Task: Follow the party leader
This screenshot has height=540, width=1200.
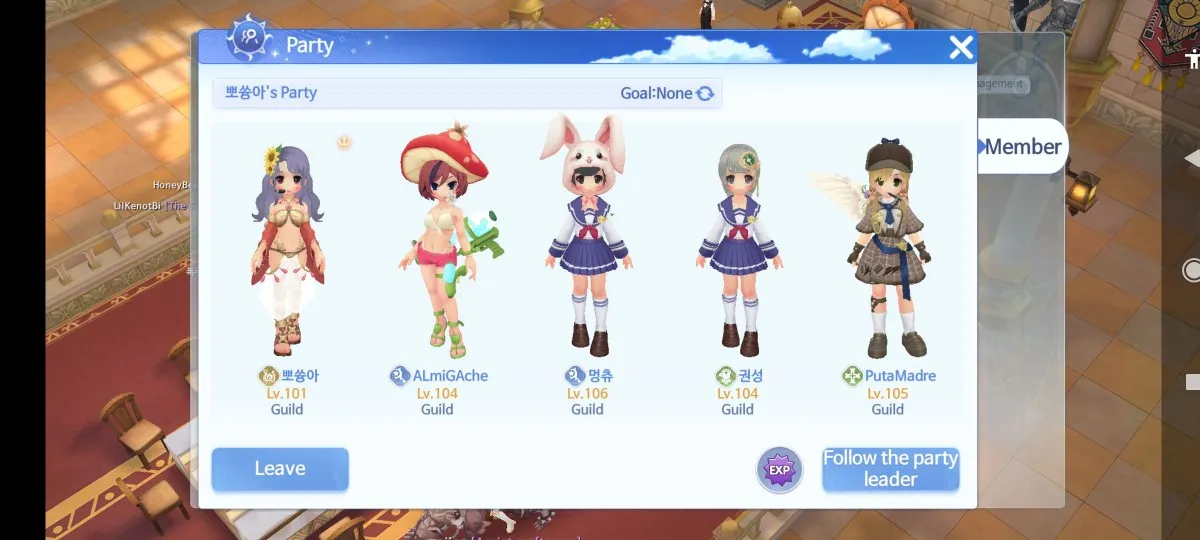Action: coord(890,469)
